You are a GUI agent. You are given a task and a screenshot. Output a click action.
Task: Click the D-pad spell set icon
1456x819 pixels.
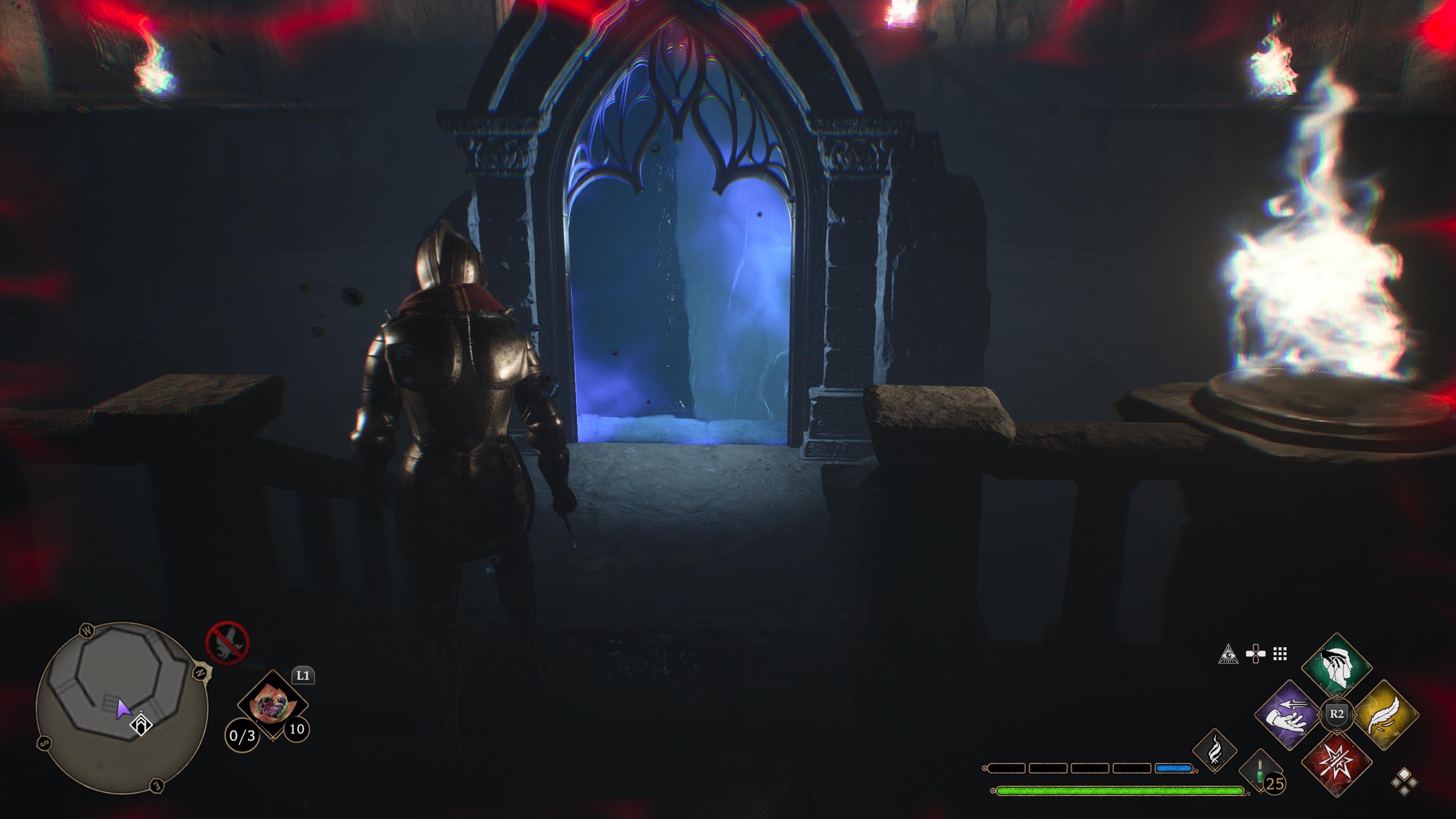(x=1256, y=653)
